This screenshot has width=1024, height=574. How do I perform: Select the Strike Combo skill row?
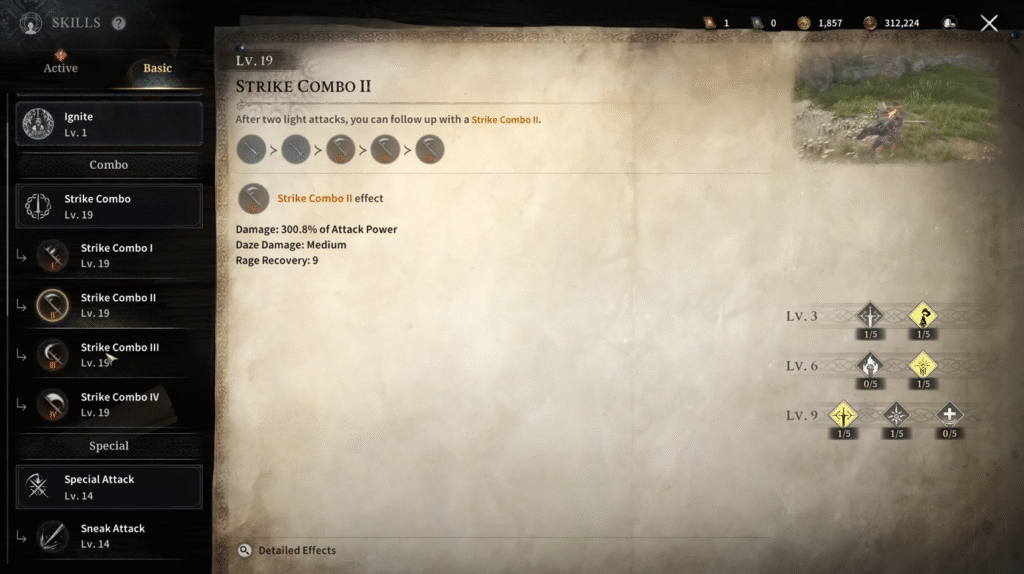pyautogui.click(x=109, y=206)
